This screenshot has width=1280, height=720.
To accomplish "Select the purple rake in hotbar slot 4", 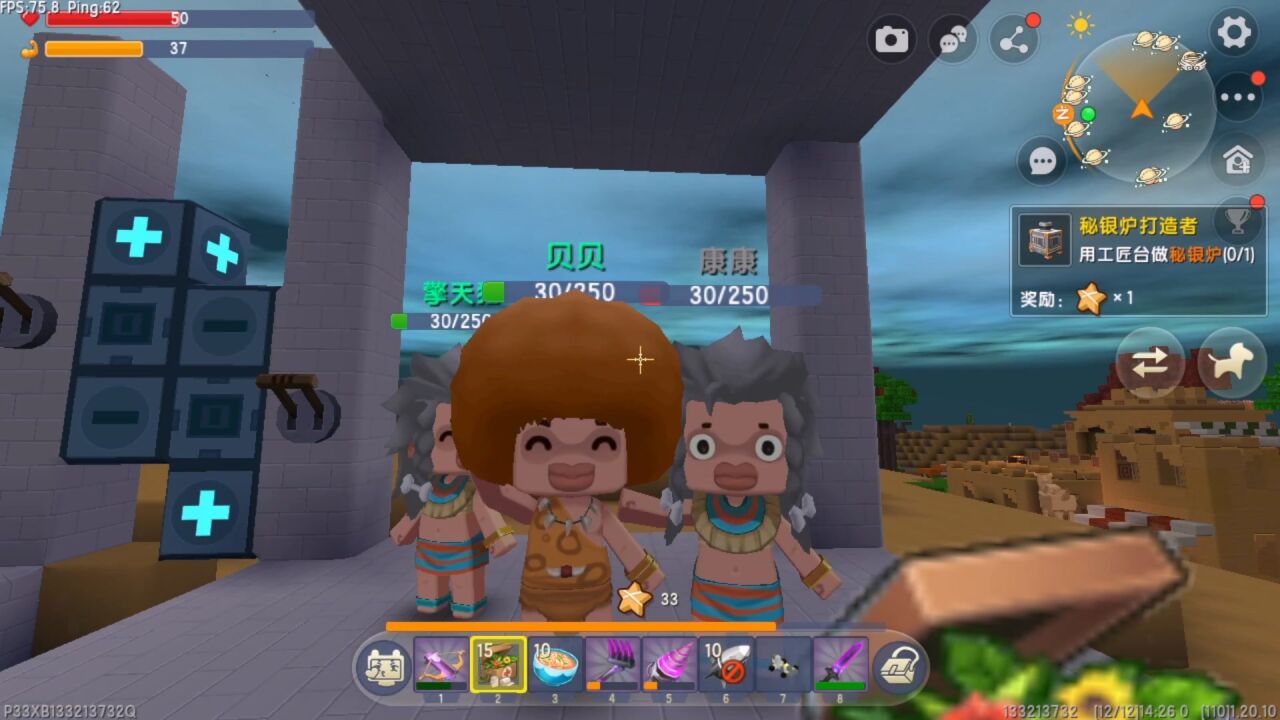I will point(612,664).
